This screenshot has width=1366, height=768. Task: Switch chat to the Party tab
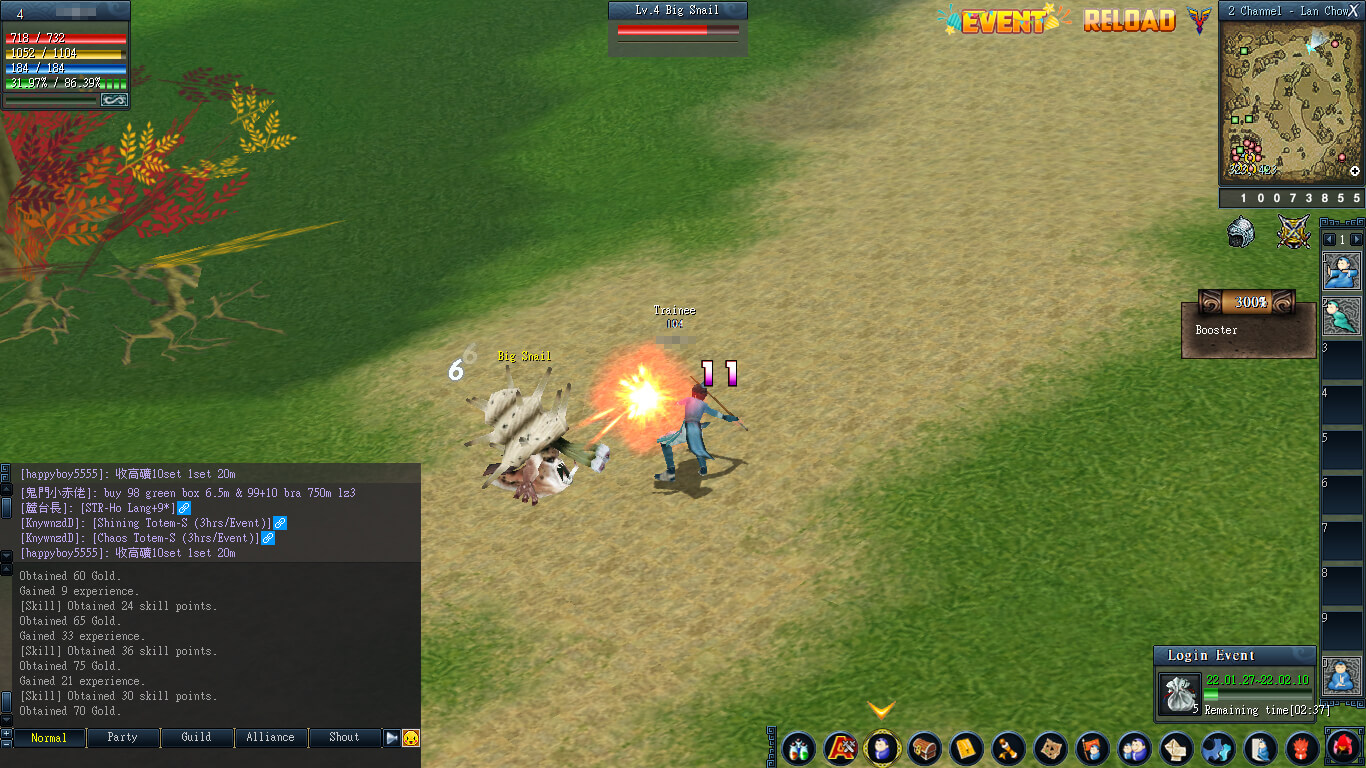pyautogui.click(x=123, y=738)
